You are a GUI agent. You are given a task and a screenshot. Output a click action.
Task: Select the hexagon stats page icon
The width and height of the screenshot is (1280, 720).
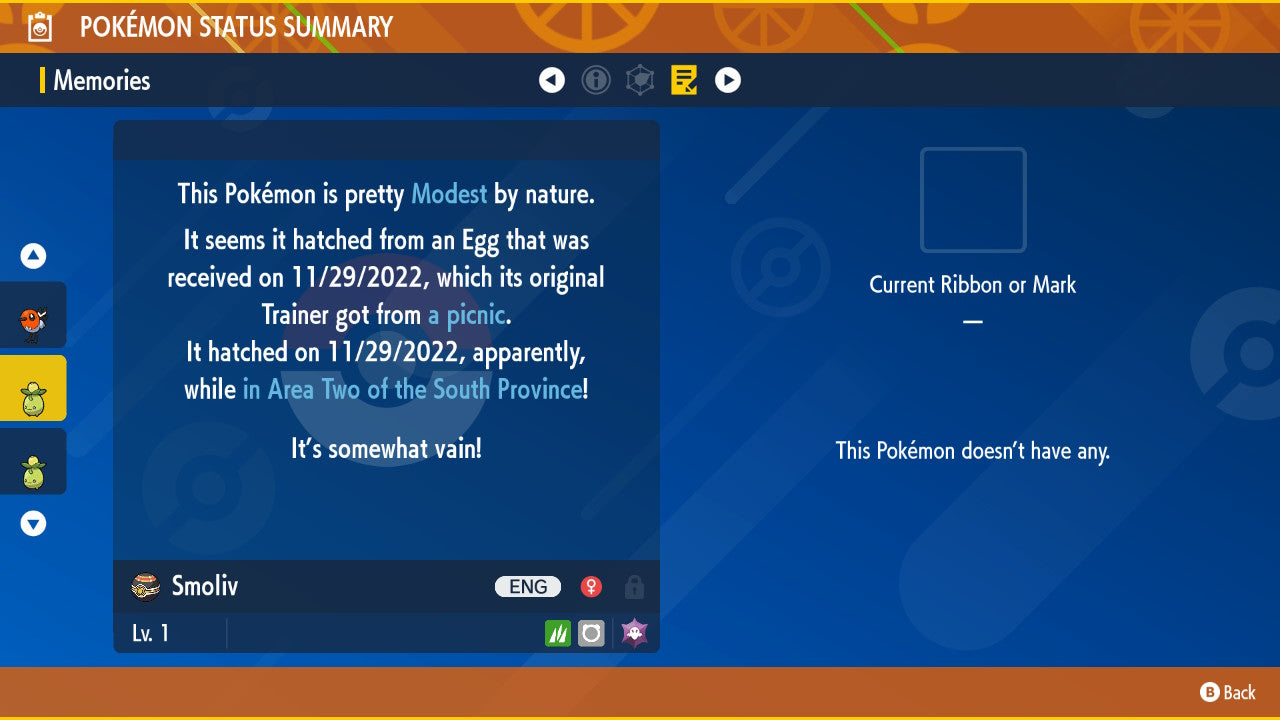click(641, 80)
